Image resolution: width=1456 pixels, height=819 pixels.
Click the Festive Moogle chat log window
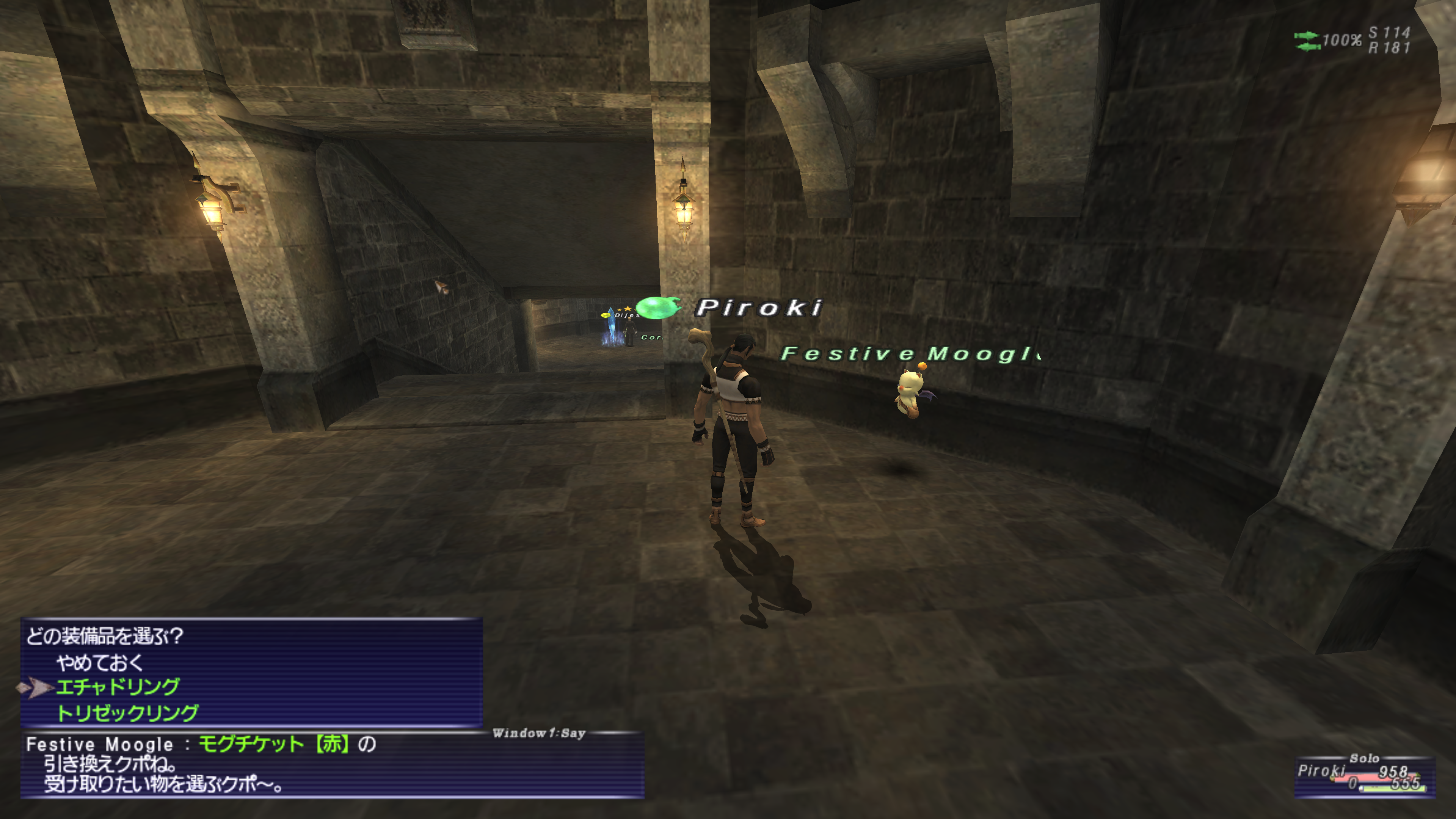tap(333, 765)
